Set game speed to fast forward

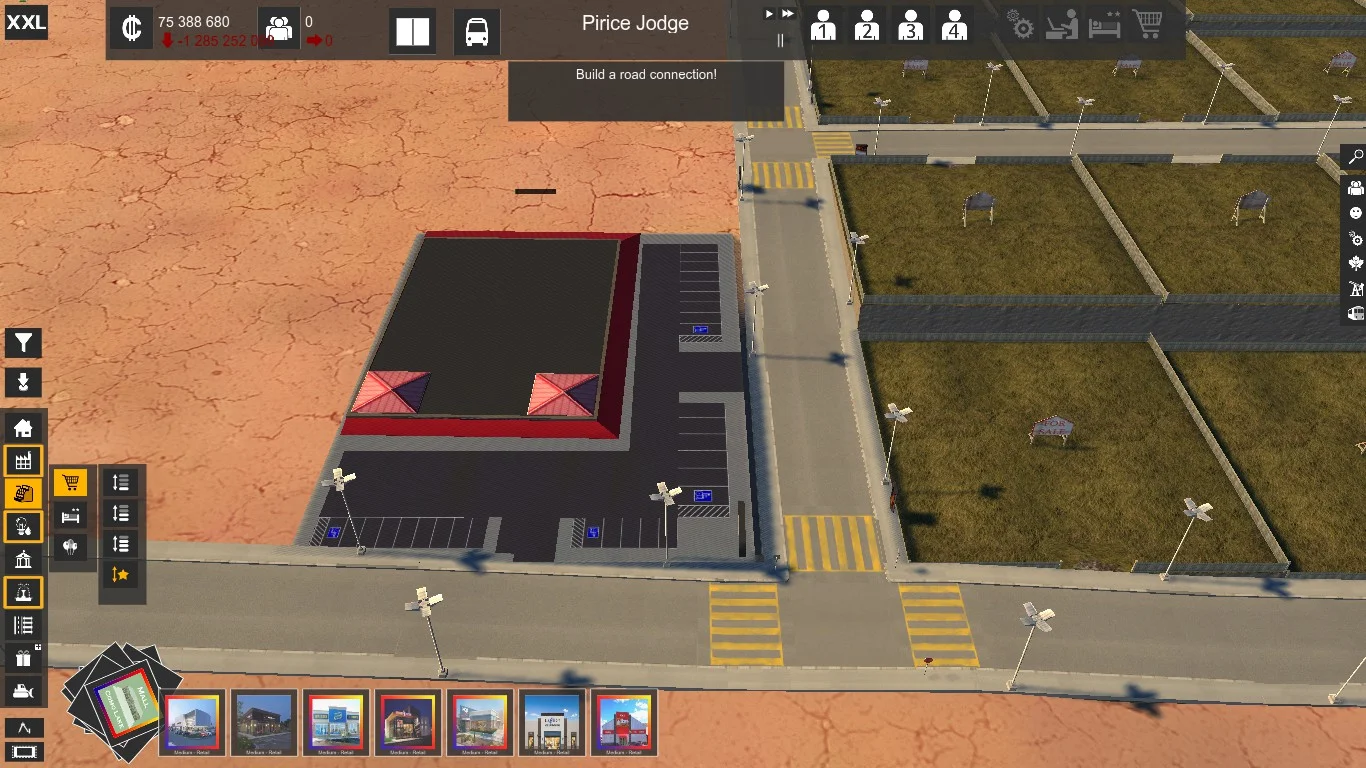(788, 13)
